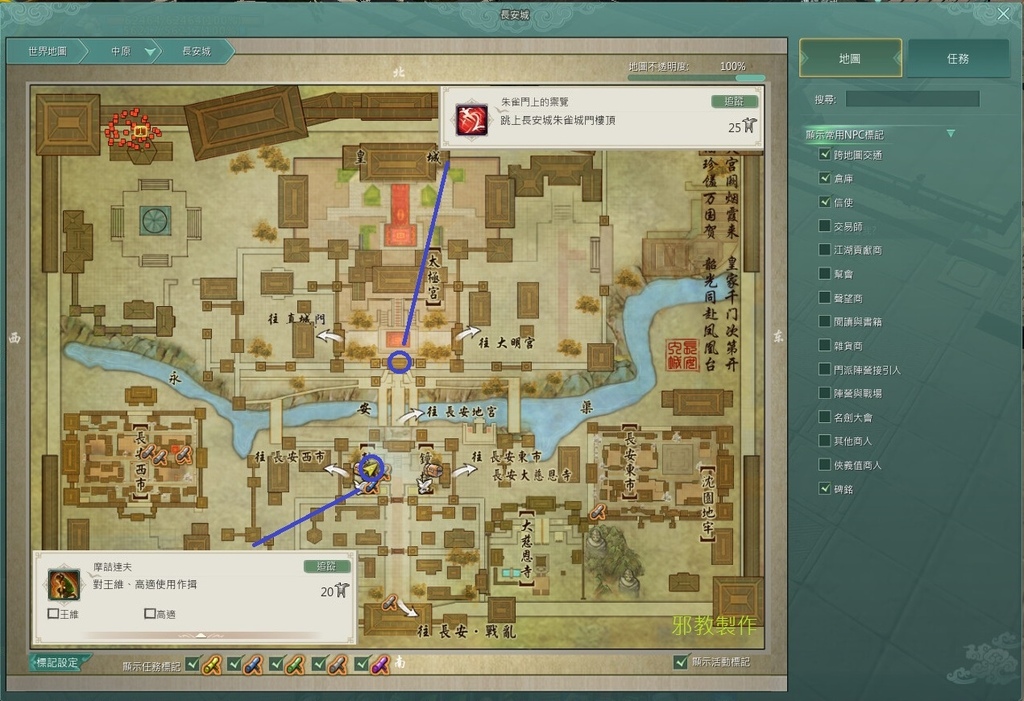The image size is (1024, 701).
Task: Toggle the 倉庫 marker checkbox
Action: tap(825, 179)
